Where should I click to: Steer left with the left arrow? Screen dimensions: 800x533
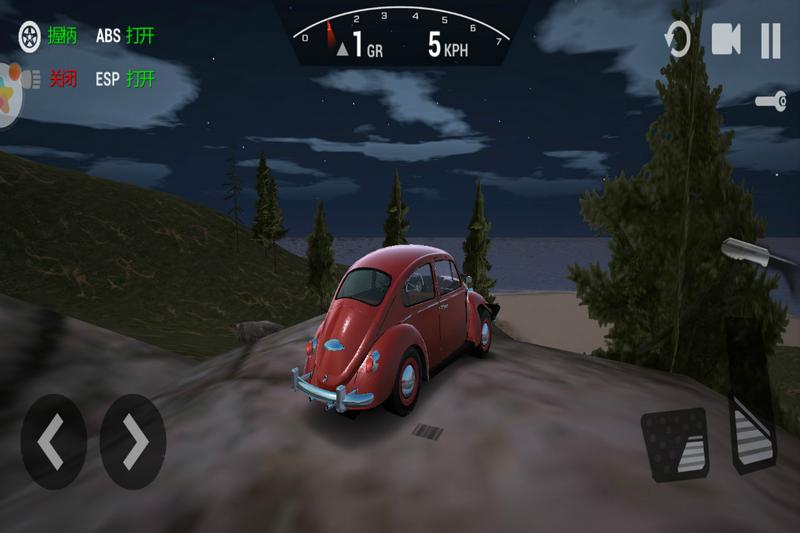tap(53, 441)
